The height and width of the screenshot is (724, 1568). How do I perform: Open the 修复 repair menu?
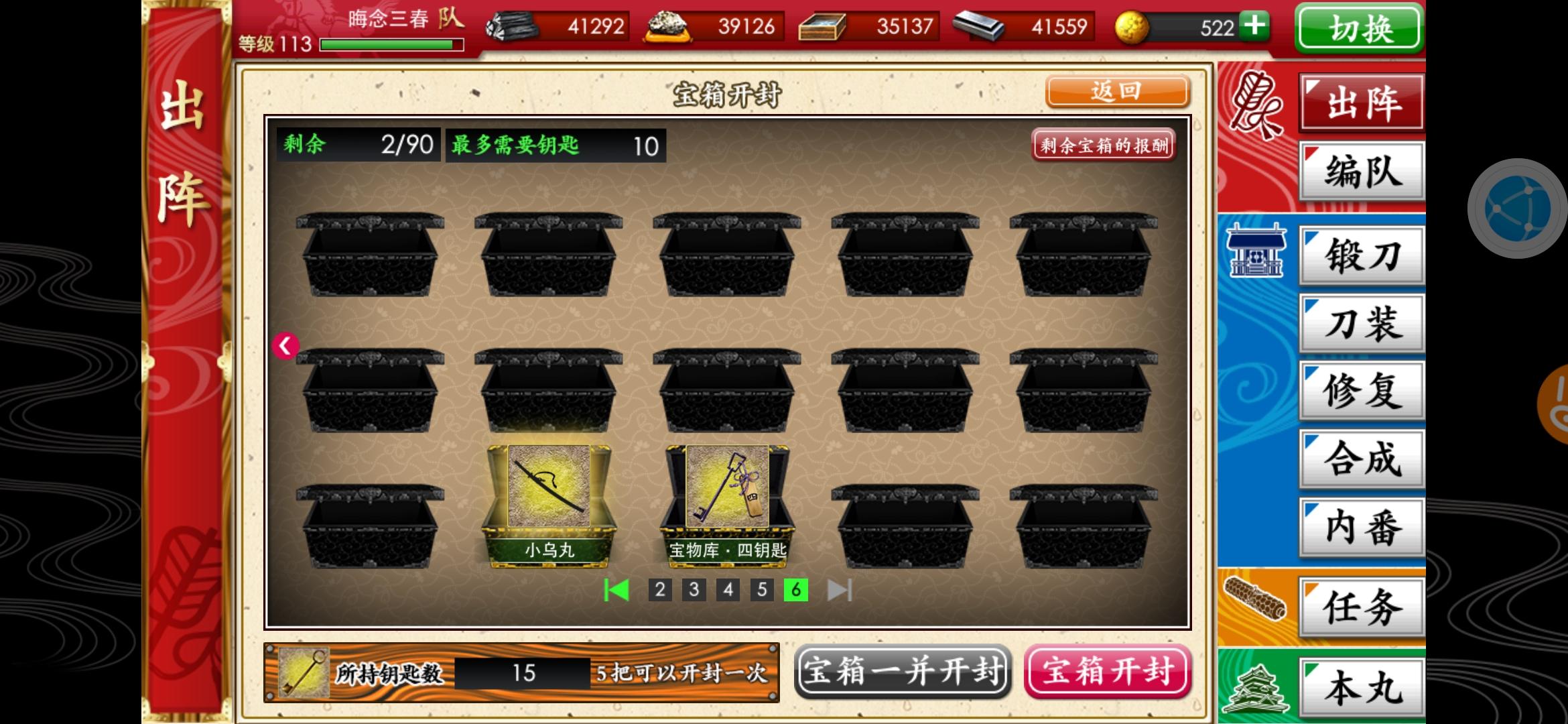coord(1360,392)
